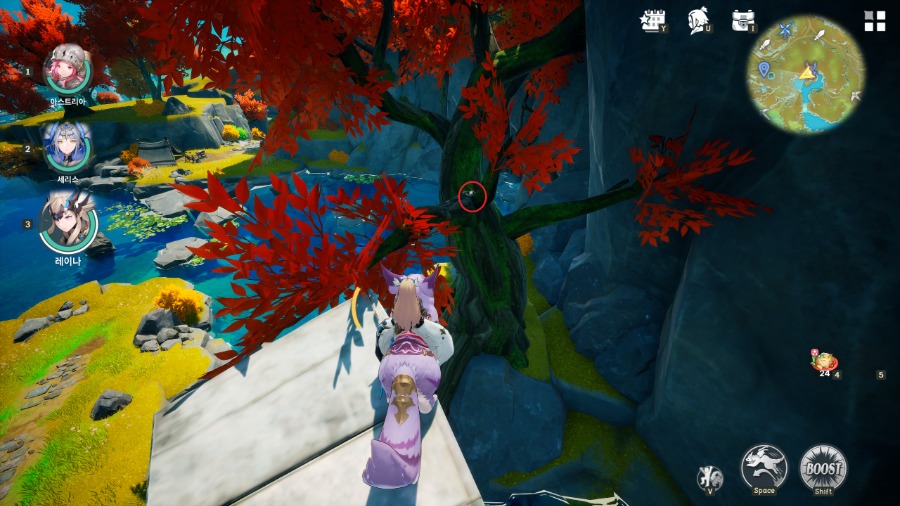Expand the circular minimap
900x506 pixels.
tap(806, 75)
